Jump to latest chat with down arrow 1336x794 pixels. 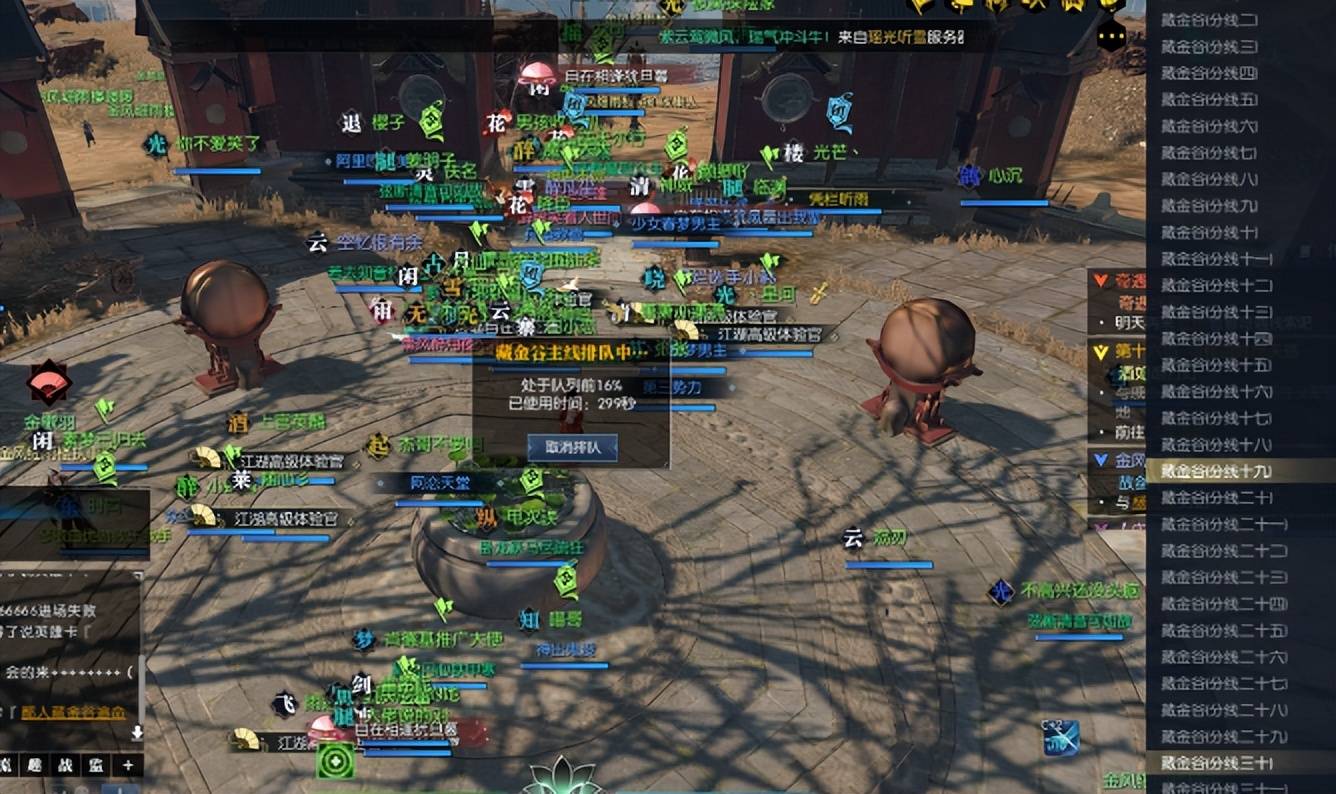coord(137,733)
